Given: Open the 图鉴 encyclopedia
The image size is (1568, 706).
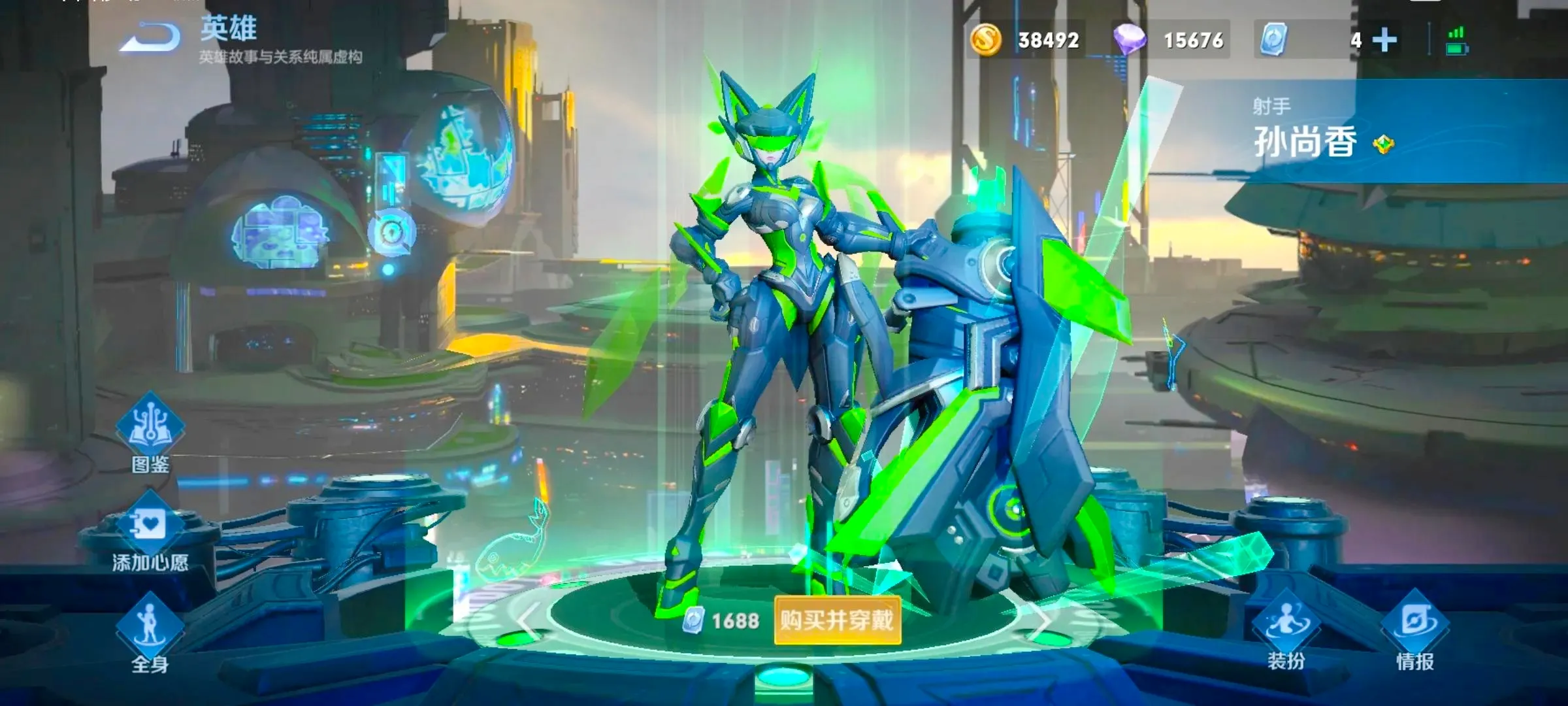Looking at the screenshot, I should (150, 431).
